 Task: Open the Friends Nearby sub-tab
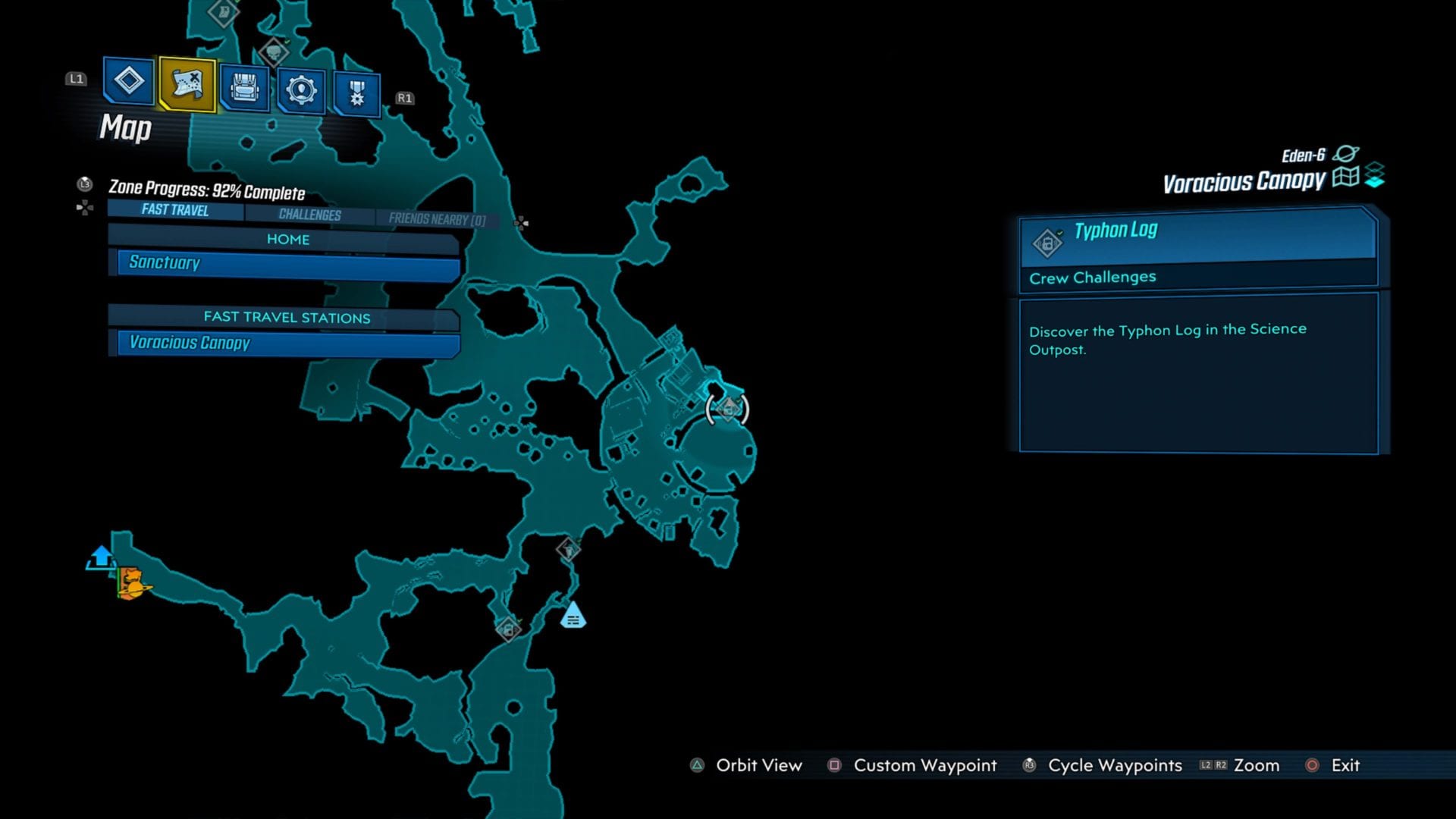[x=437, y=219]
